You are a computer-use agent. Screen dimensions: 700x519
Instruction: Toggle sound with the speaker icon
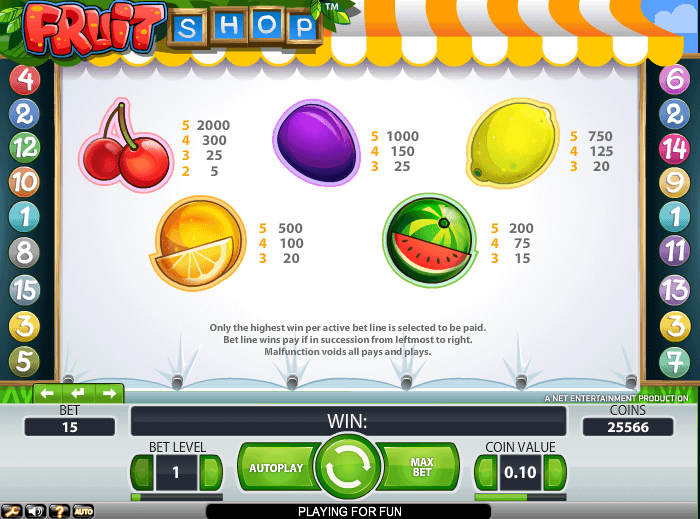(x=33, y=511)
